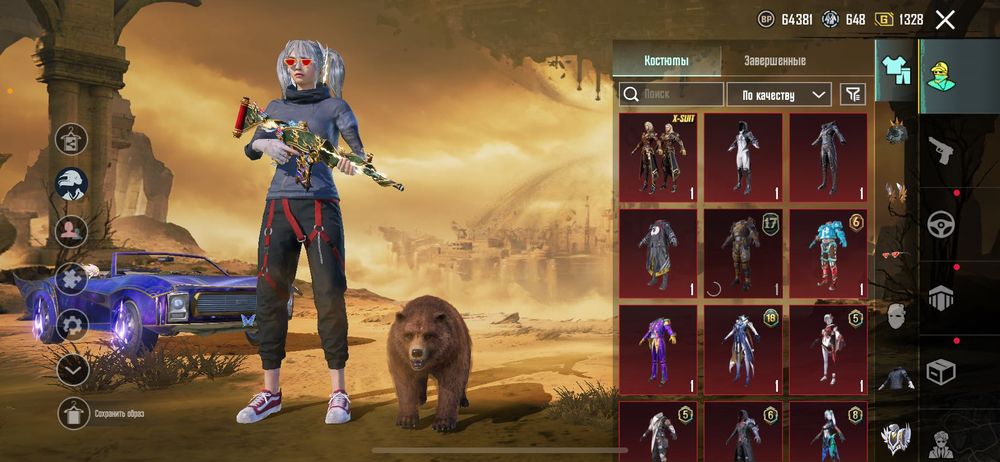Open the outfits shirt category
The image size is (1000, 462).
(896, 70)
